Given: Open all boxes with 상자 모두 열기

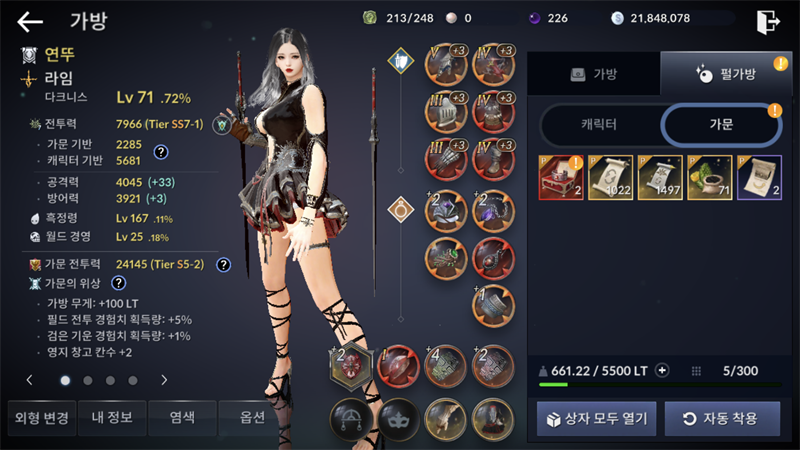Looking at the screenshot, I should click(x=597, y=418).
